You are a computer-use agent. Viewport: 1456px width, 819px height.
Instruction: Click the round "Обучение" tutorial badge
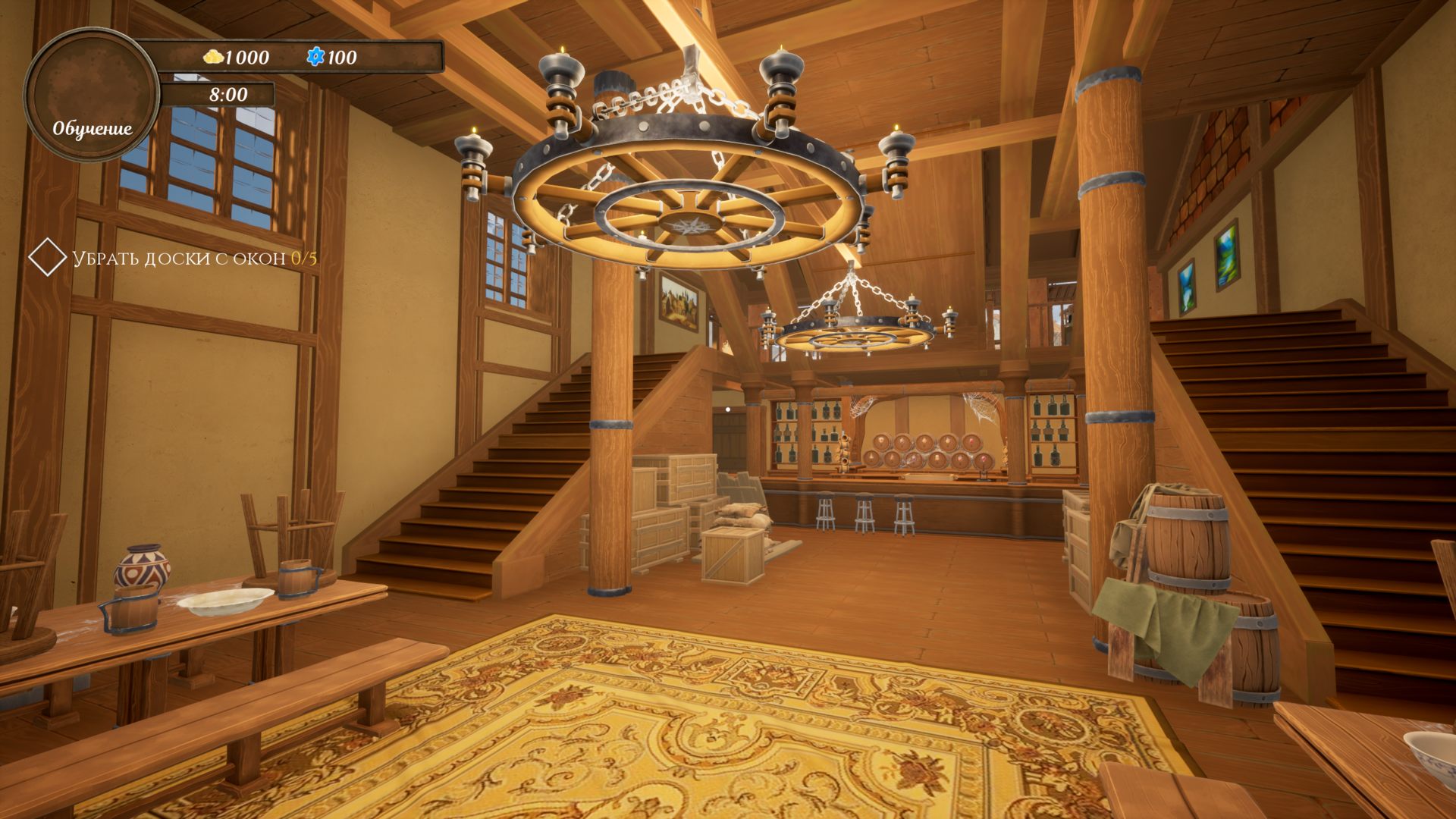pos(92,96)
